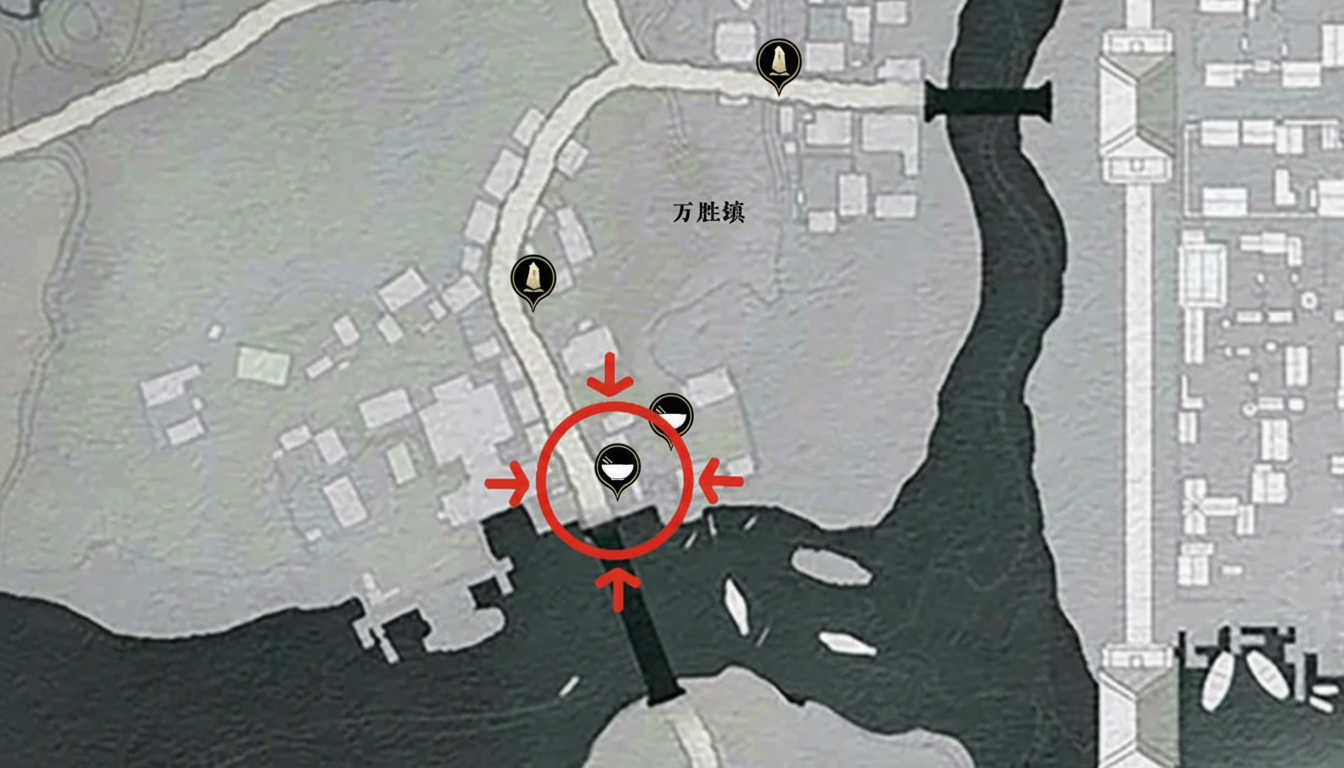
Task: Select the upper noodle vendor map marker
Action: tap(672, 413)
